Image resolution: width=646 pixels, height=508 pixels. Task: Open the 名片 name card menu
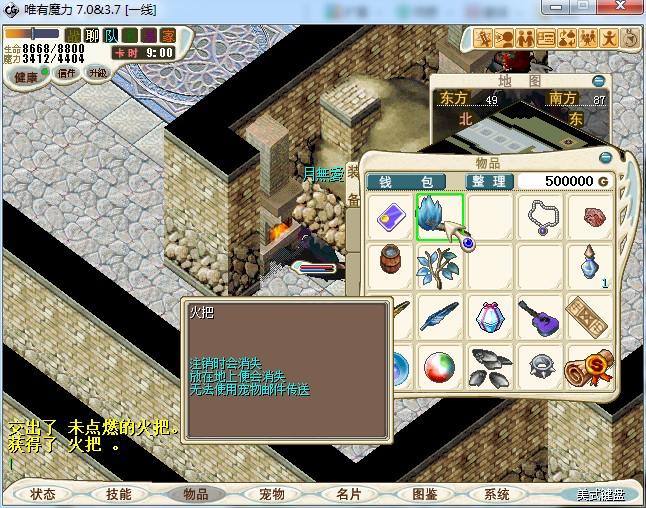coord(347,494)
